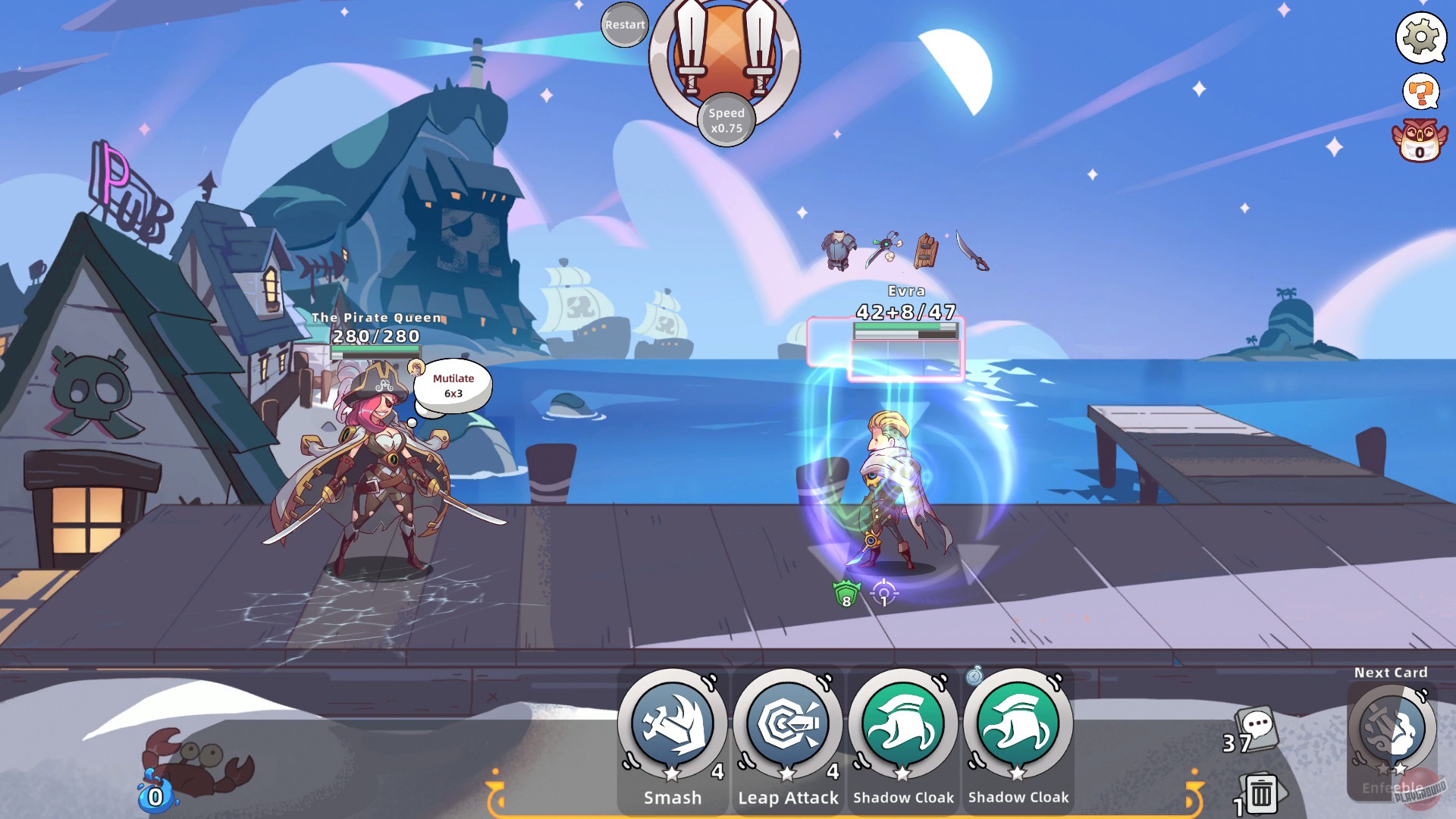The width and height of the screenshot is (1456, 819).
Task: Toggle the battle speed from x0.75
Action: pyautogui.click(x=726, y=121)
